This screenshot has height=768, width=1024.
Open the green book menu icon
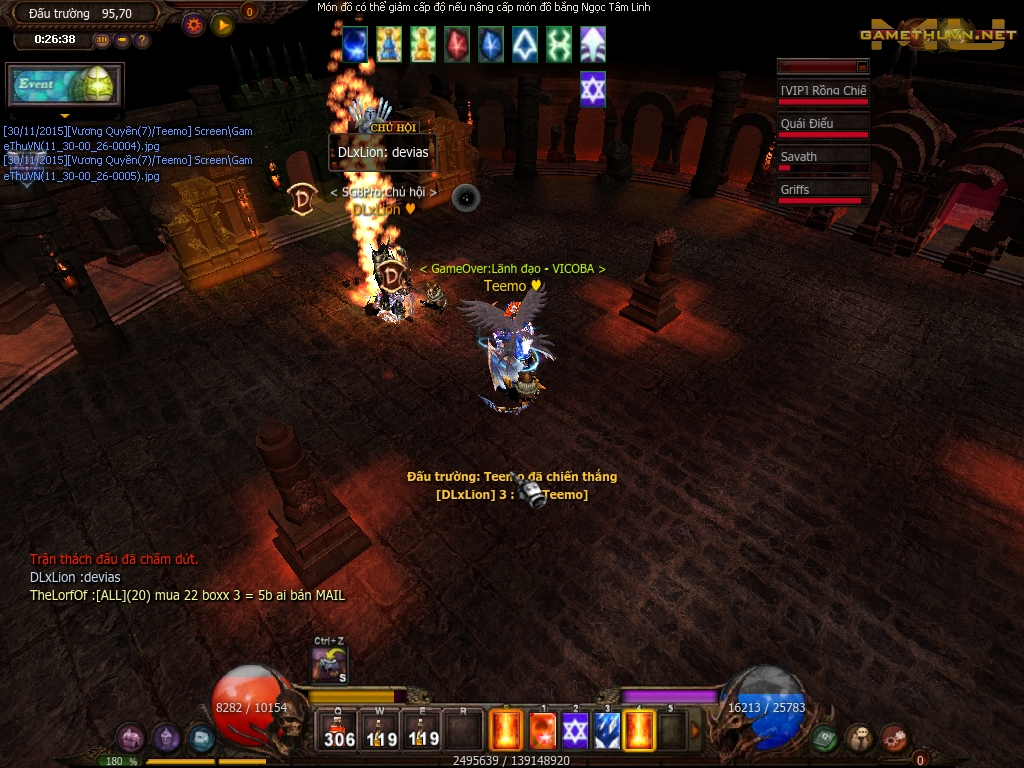824,738
